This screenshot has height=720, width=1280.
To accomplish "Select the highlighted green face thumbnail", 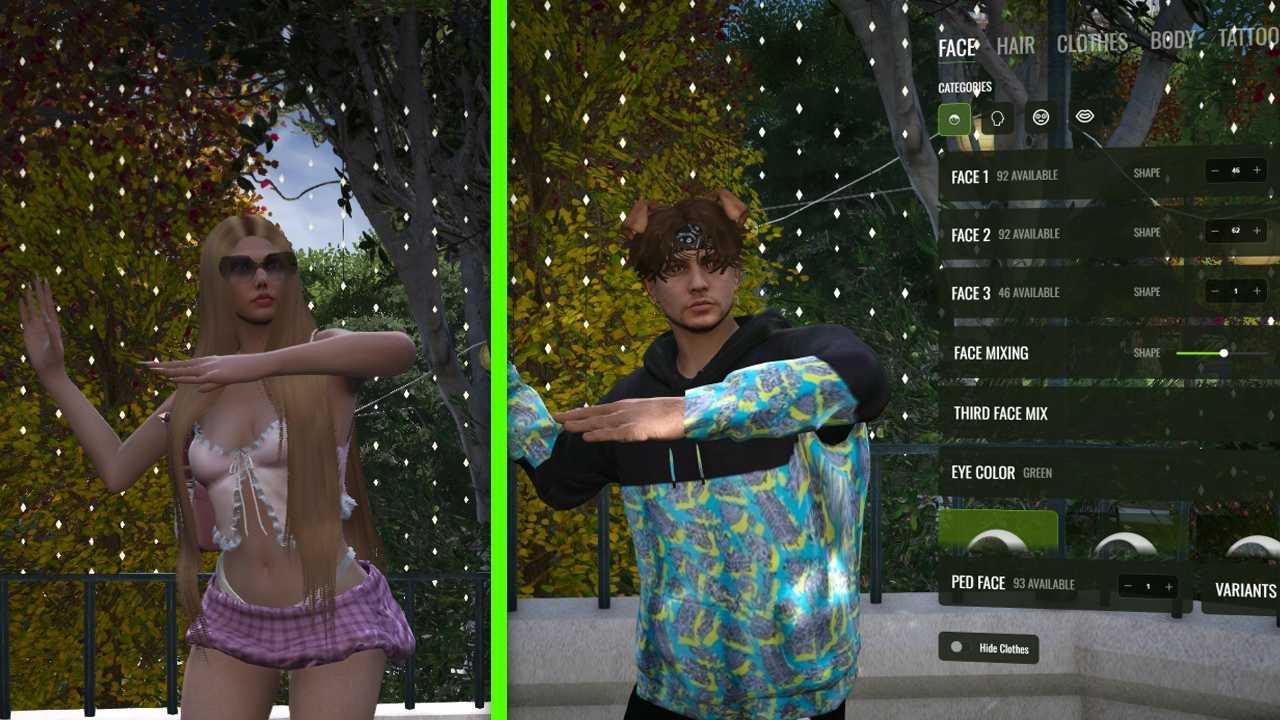I will [1000, 535].
